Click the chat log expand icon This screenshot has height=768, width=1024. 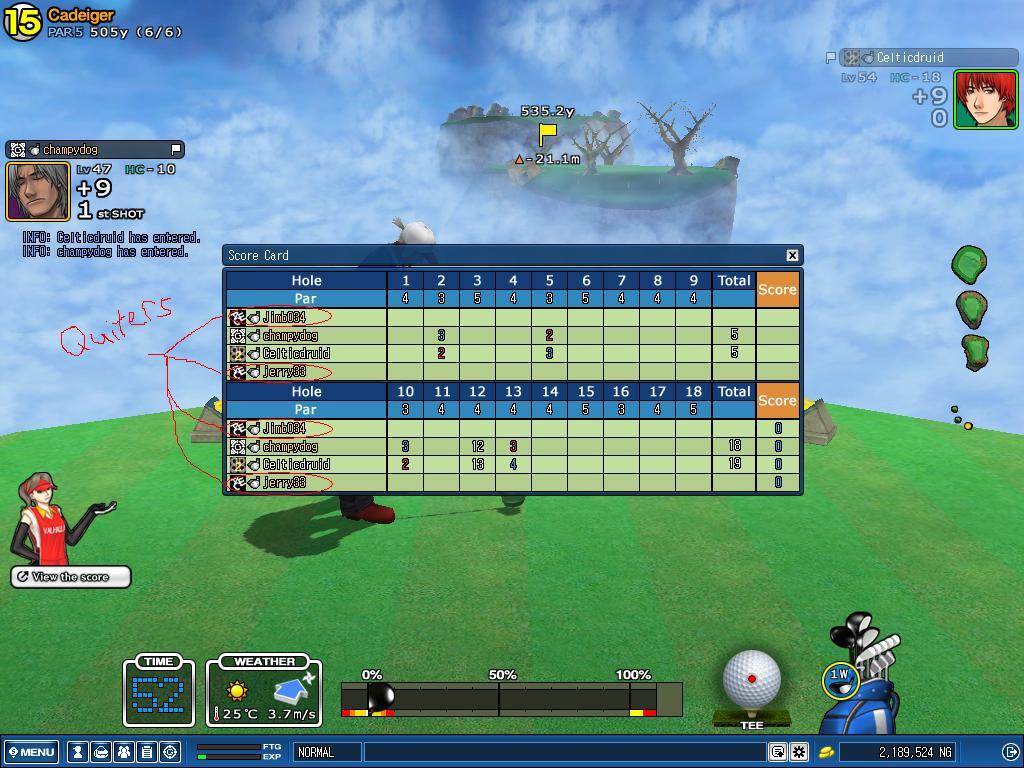(777, 752)
